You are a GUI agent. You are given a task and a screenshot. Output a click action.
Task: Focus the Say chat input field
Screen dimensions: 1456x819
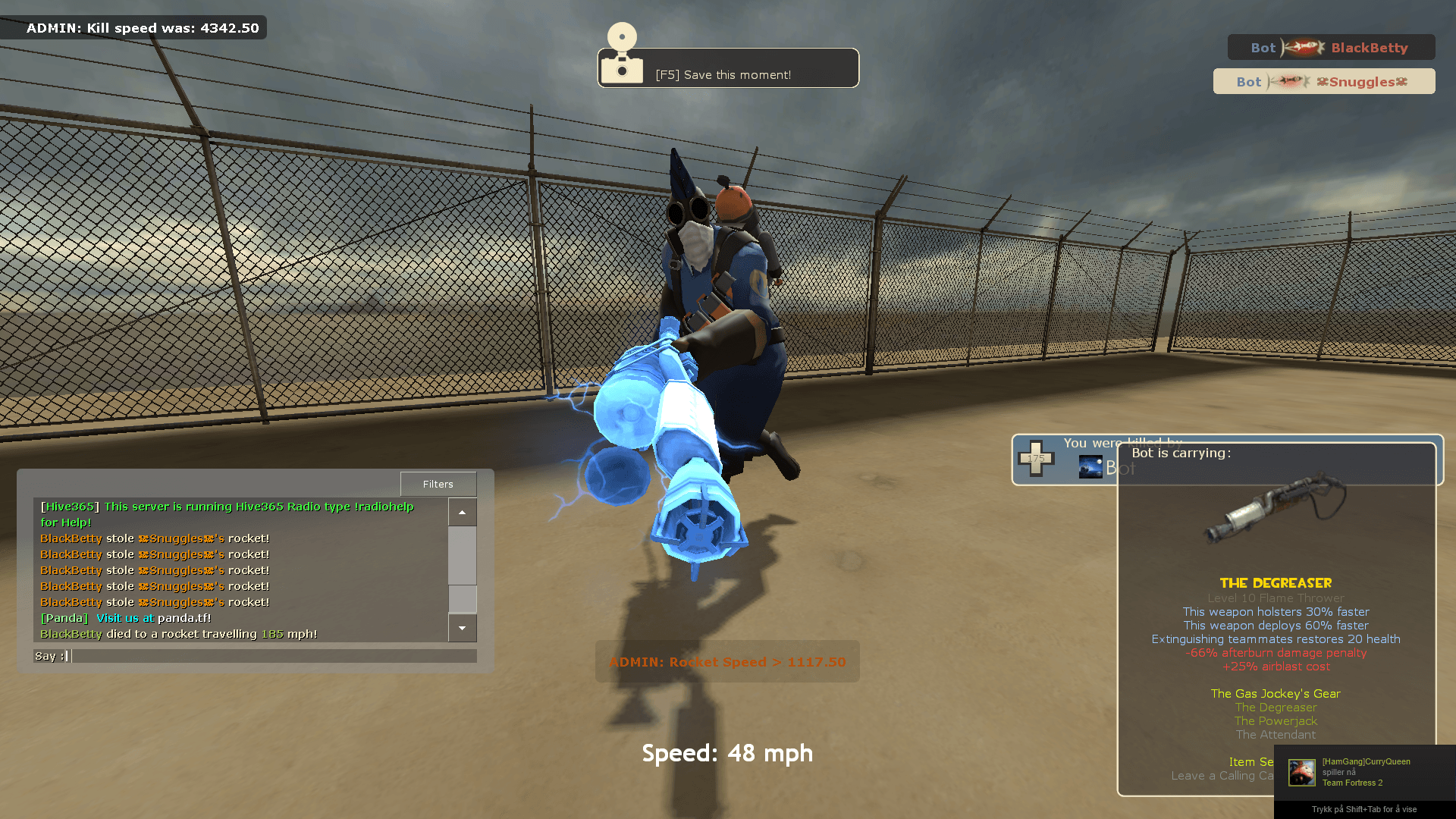tap(273, 656)
